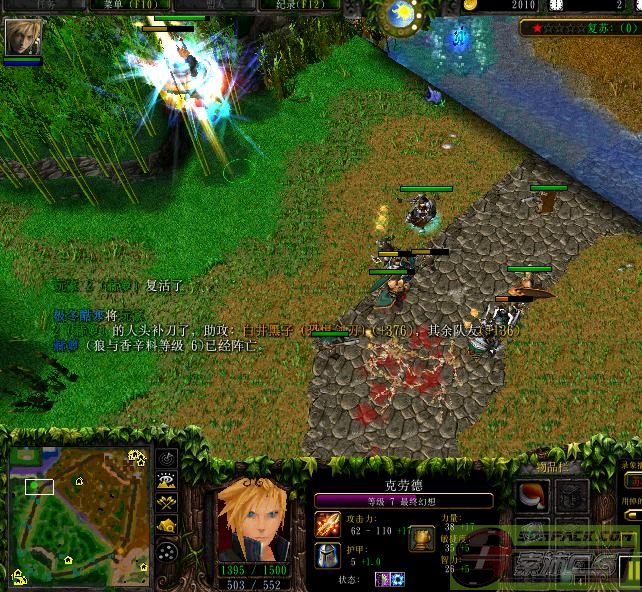Click the purple status buff icon

tap(382, 579)
